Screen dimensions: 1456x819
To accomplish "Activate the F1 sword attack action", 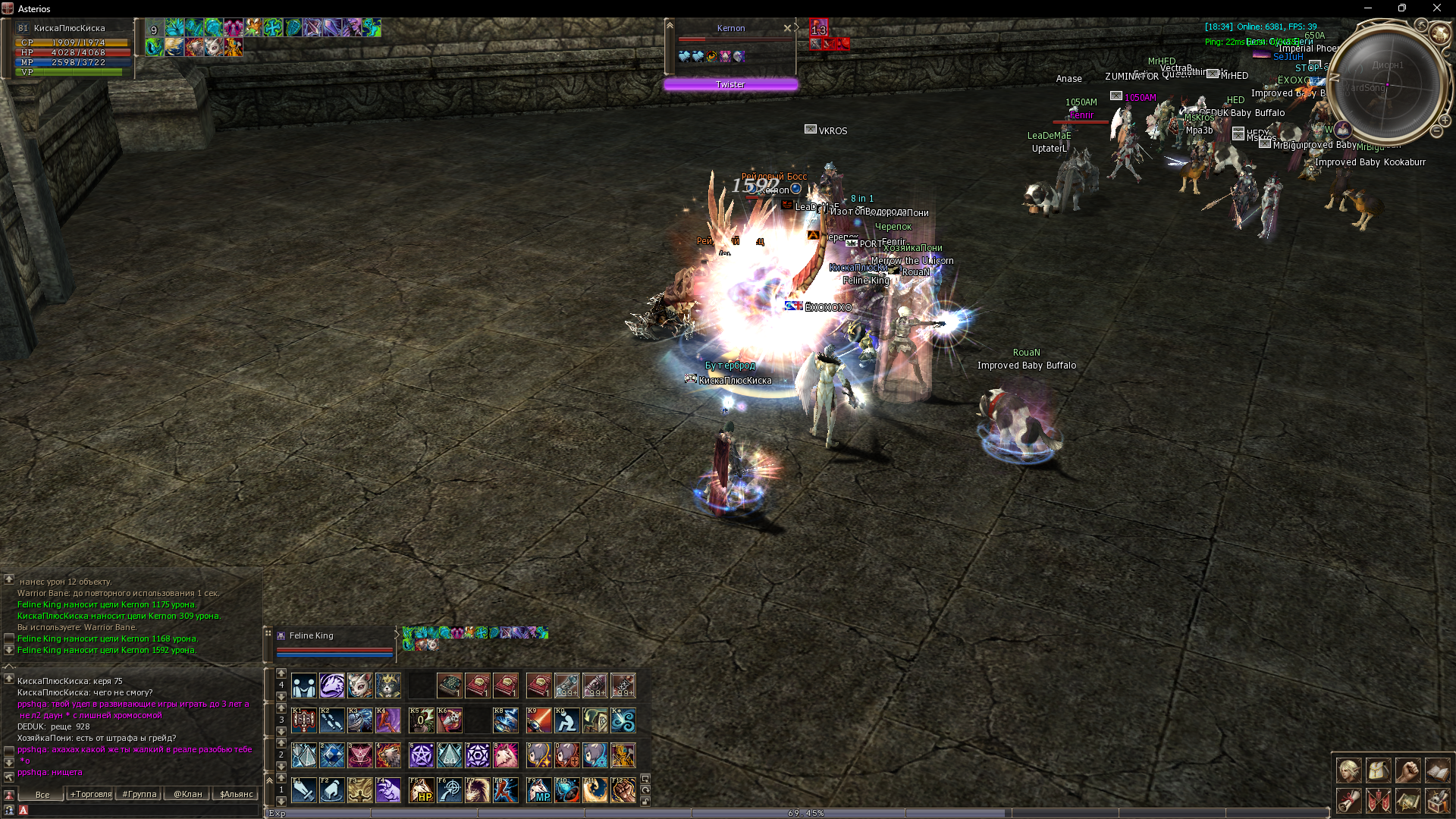I will click(x=304, y=790).
